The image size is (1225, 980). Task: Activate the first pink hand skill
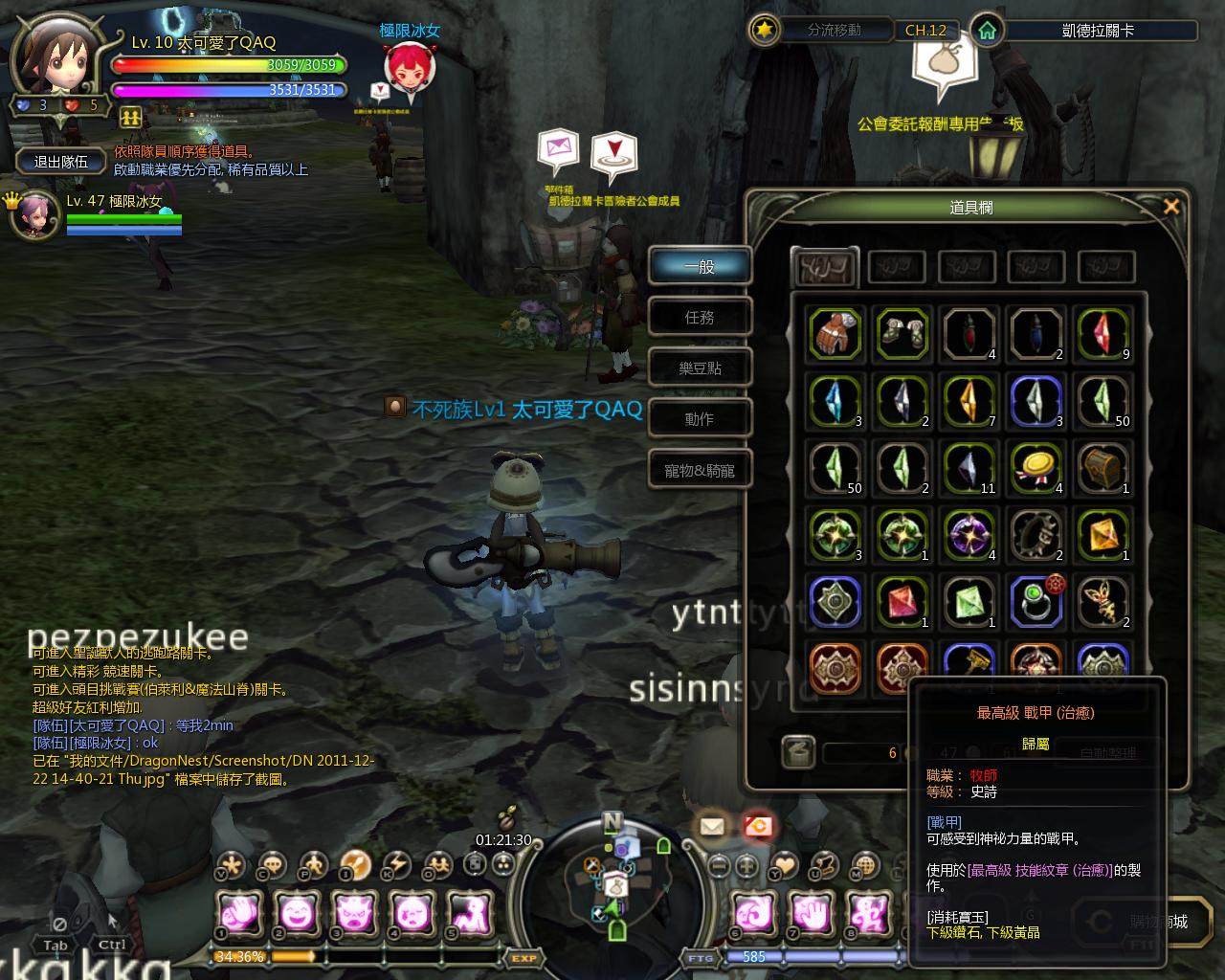(x=238, y=912)
